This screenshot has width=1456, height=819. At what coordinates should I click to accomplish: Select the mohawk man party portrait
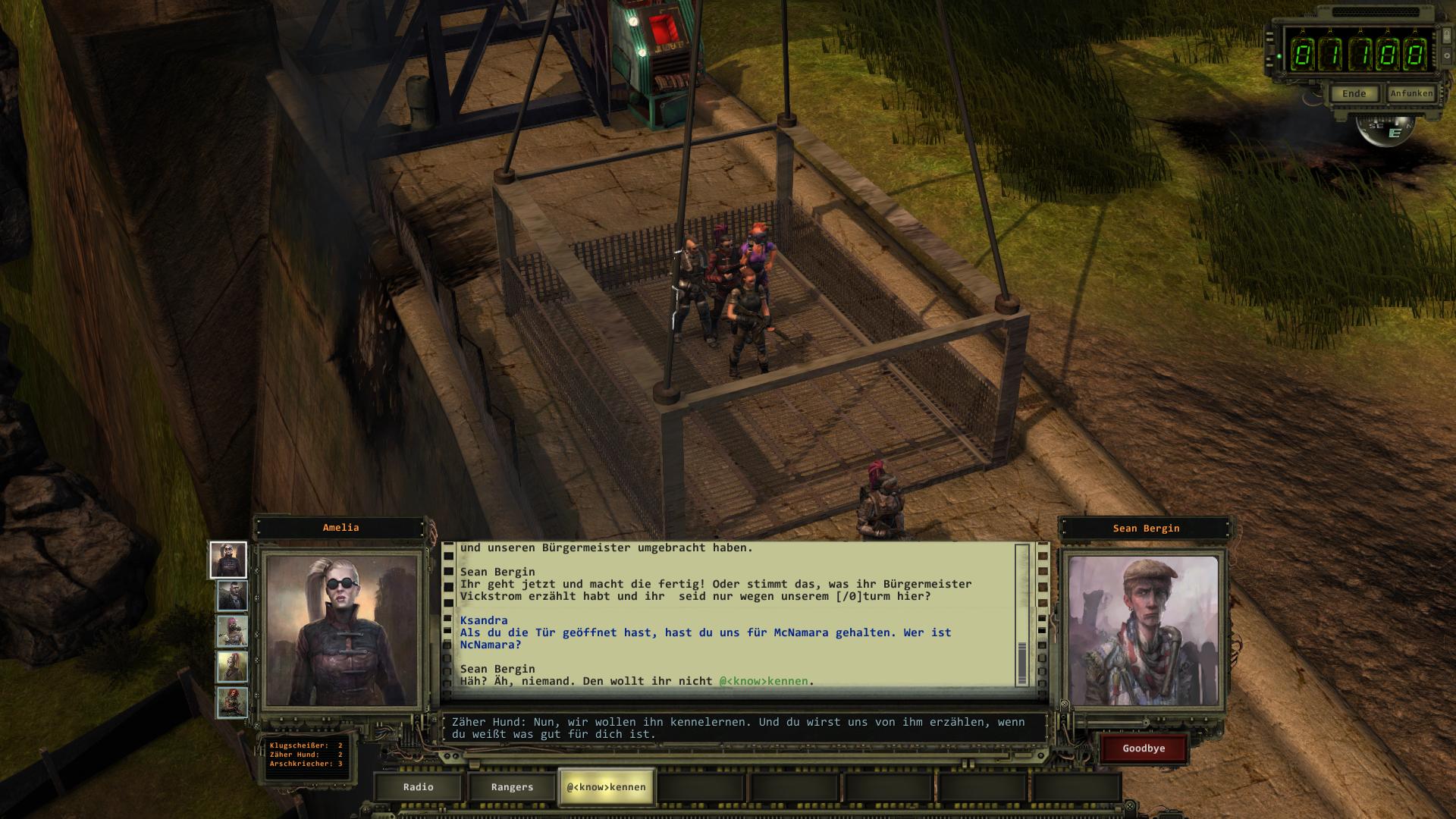pos(232,596)
